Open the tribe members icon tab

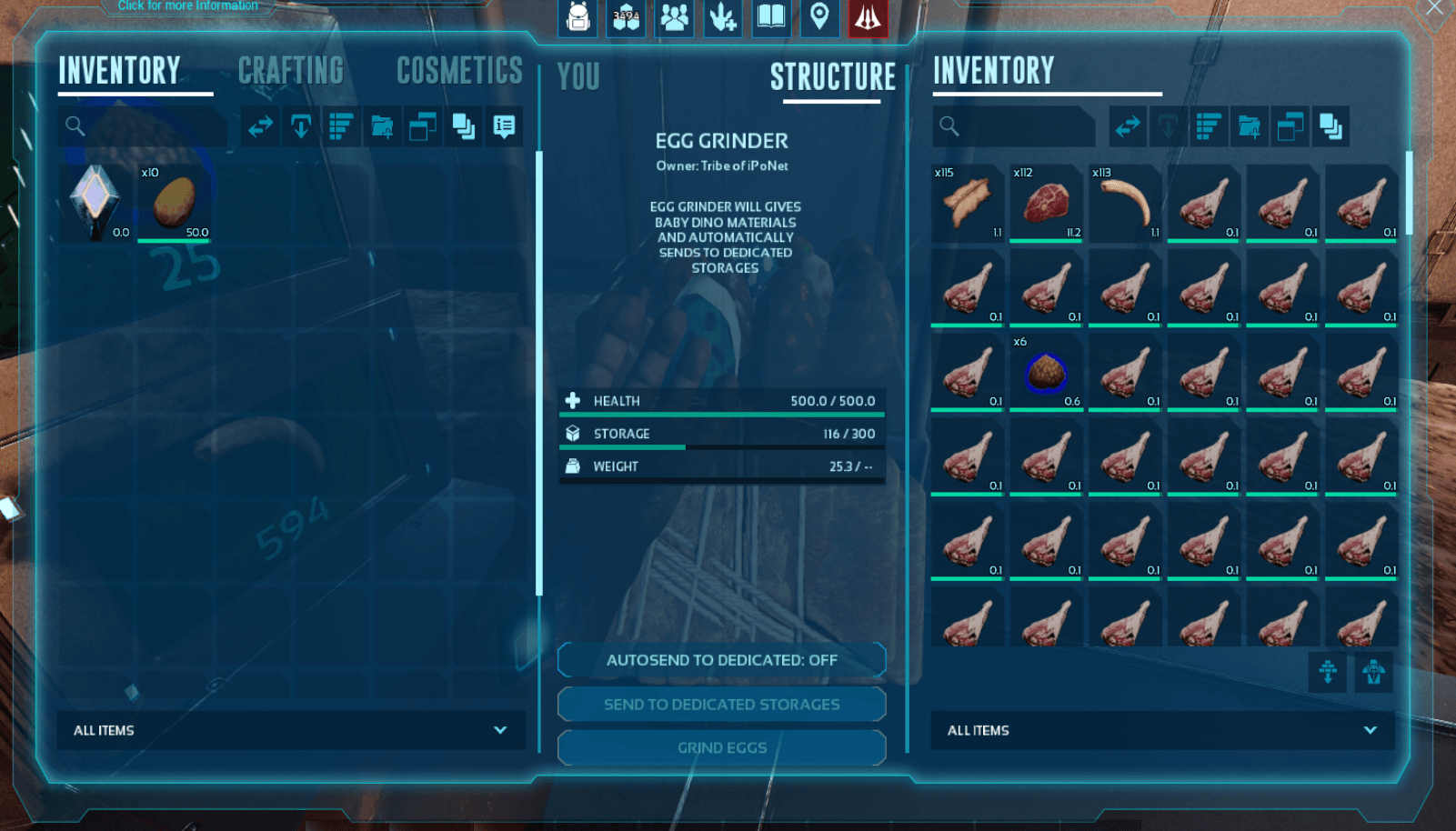point(675,17)
